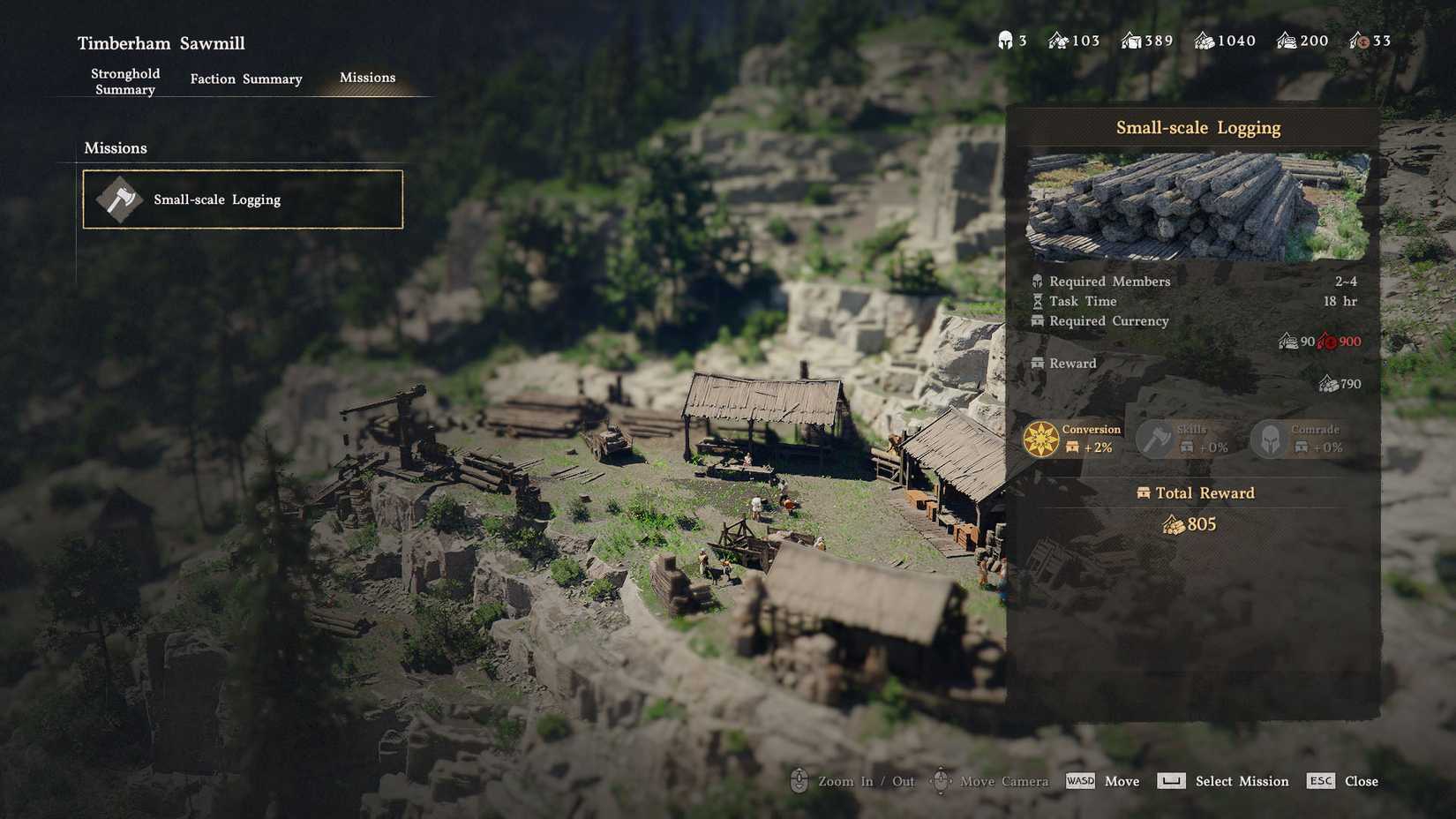
Task: Click the crate resource icon showing 389
Action: click(x=1132, y=41)
